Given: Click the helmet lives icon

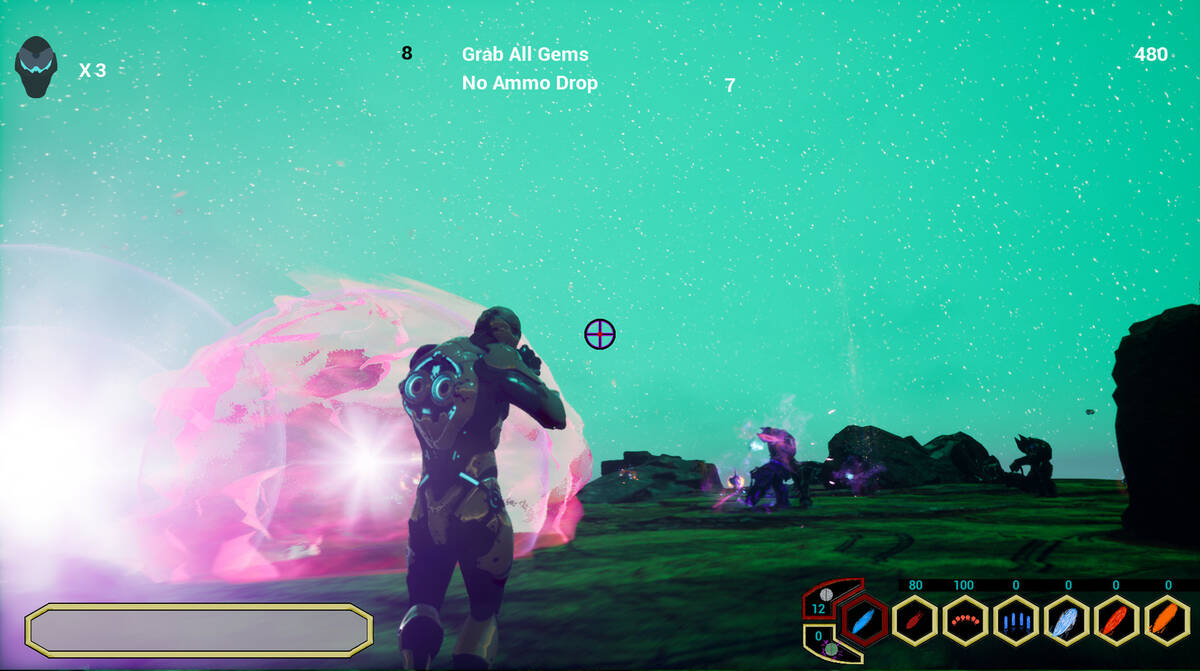Looking at the screenshot, I should tap(35, 67).
